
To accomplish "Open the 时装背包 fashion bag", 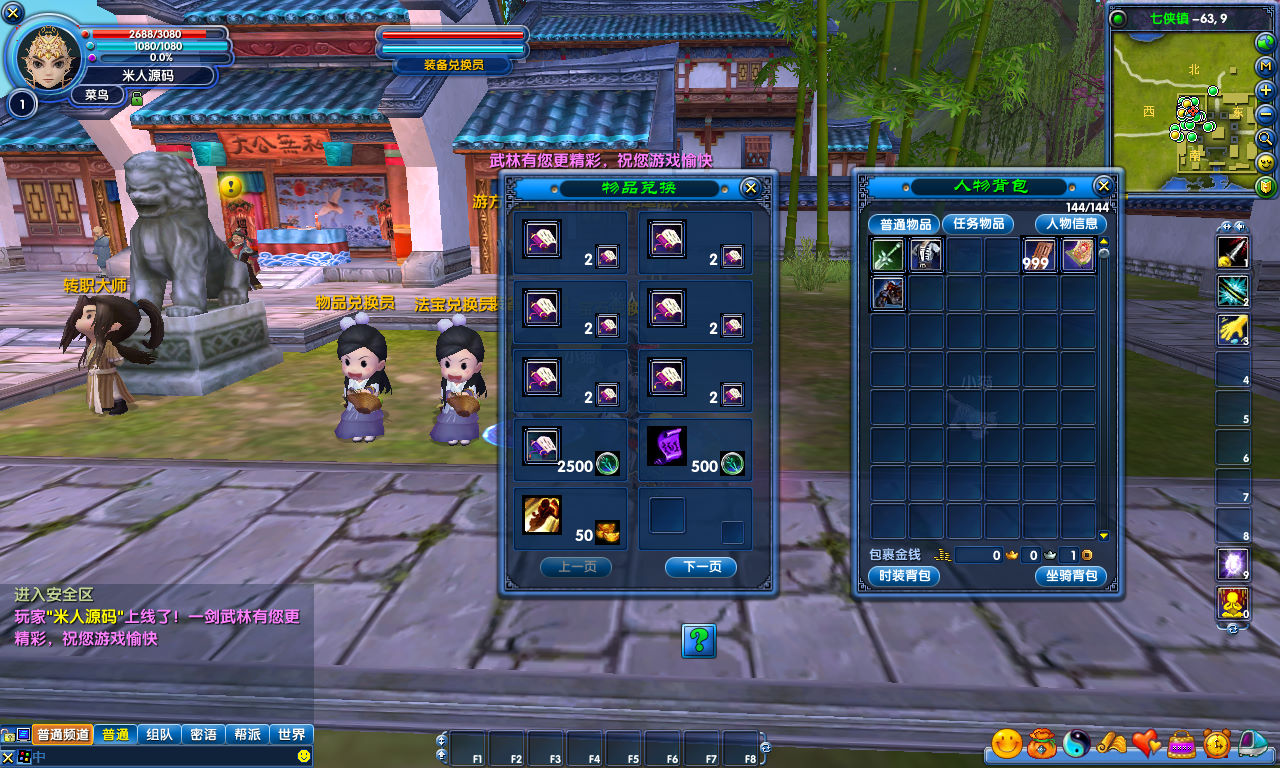I will coord(904,576).
